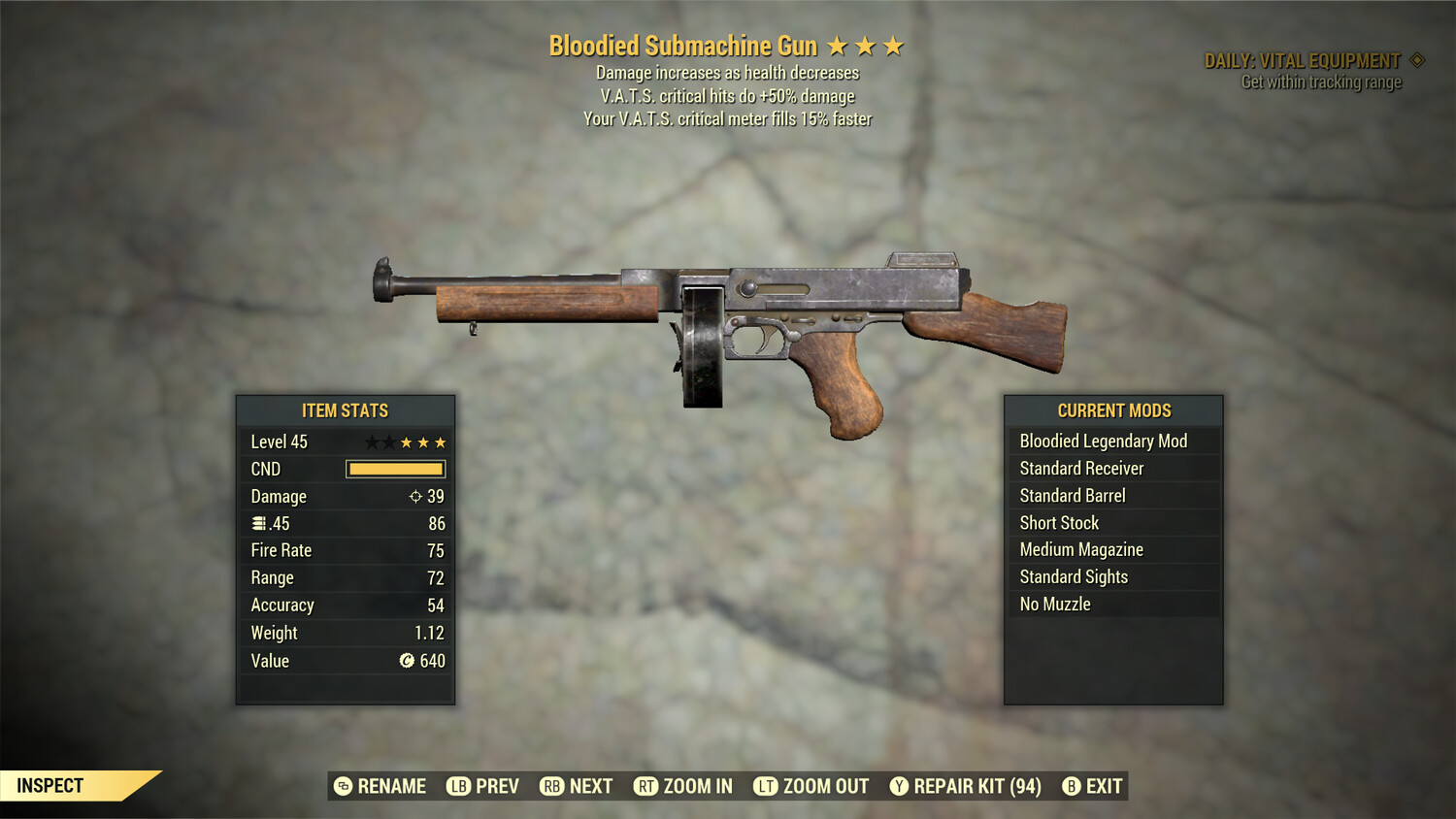Click the .45 ammo icon in Item Stats
This screenshot has width=1456, height=819.
[x=257, y=523]
